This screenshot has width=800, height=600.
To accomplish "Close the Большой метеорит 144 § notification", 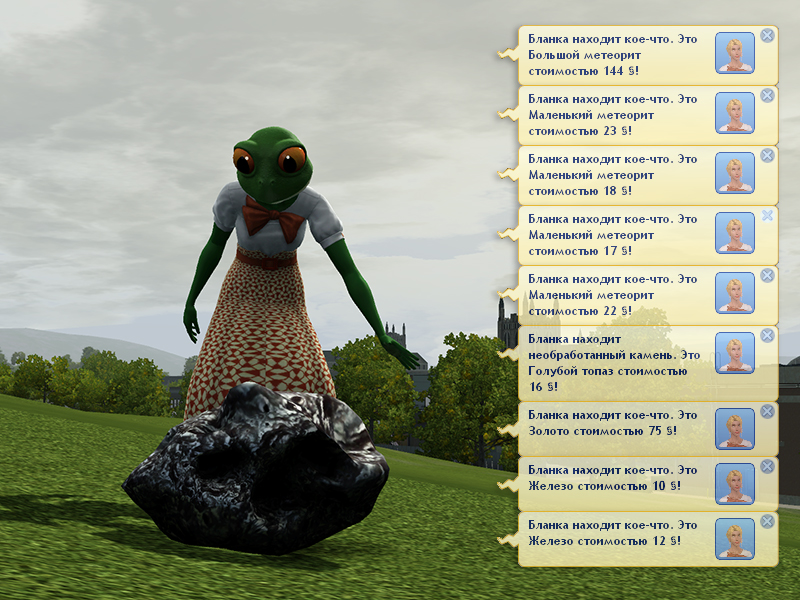I will (x=767, y=36).
